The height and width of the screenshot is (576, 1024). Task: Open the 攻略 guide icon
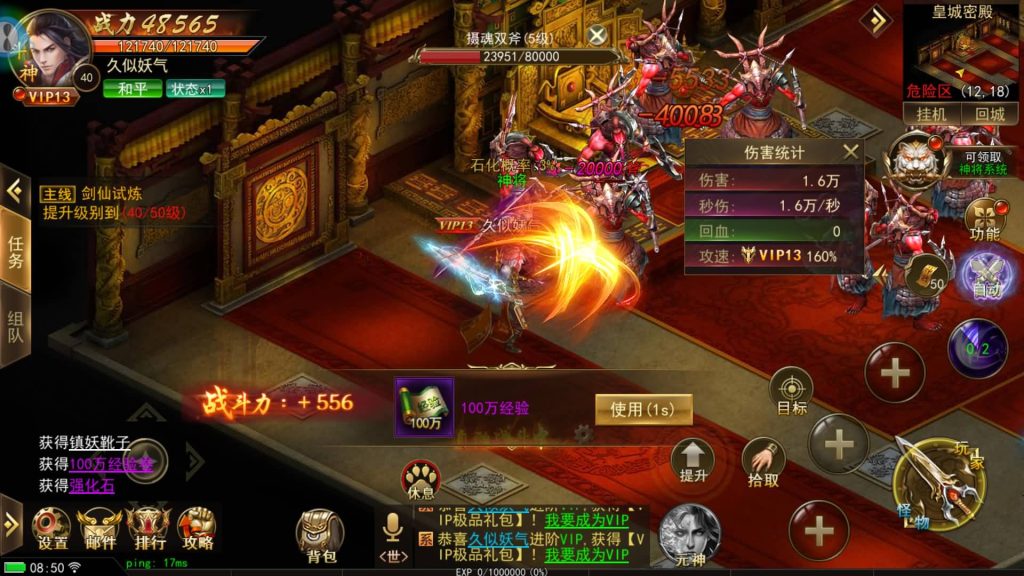[197, 527]
